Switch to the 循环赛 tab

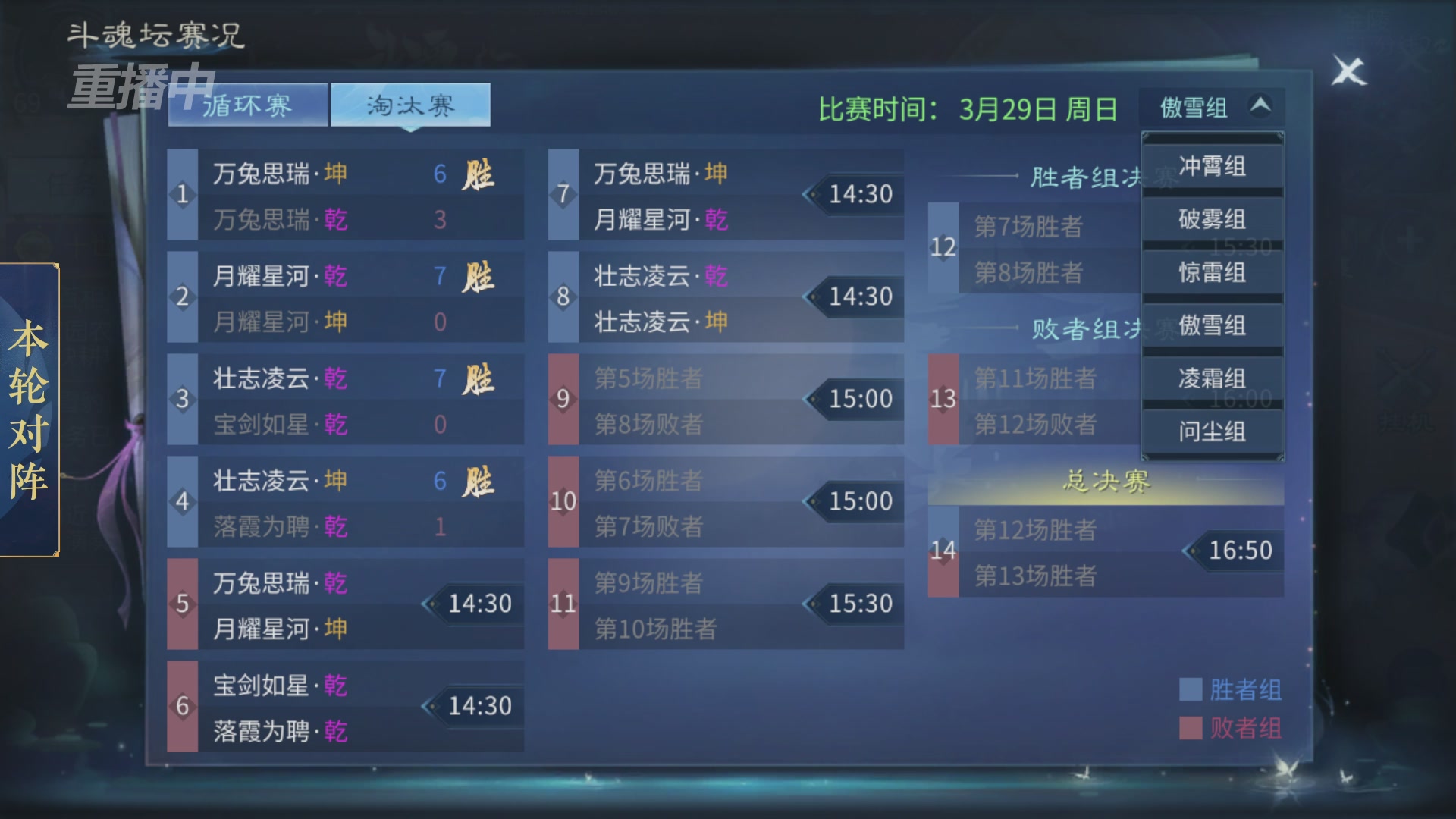click(246, 106)
